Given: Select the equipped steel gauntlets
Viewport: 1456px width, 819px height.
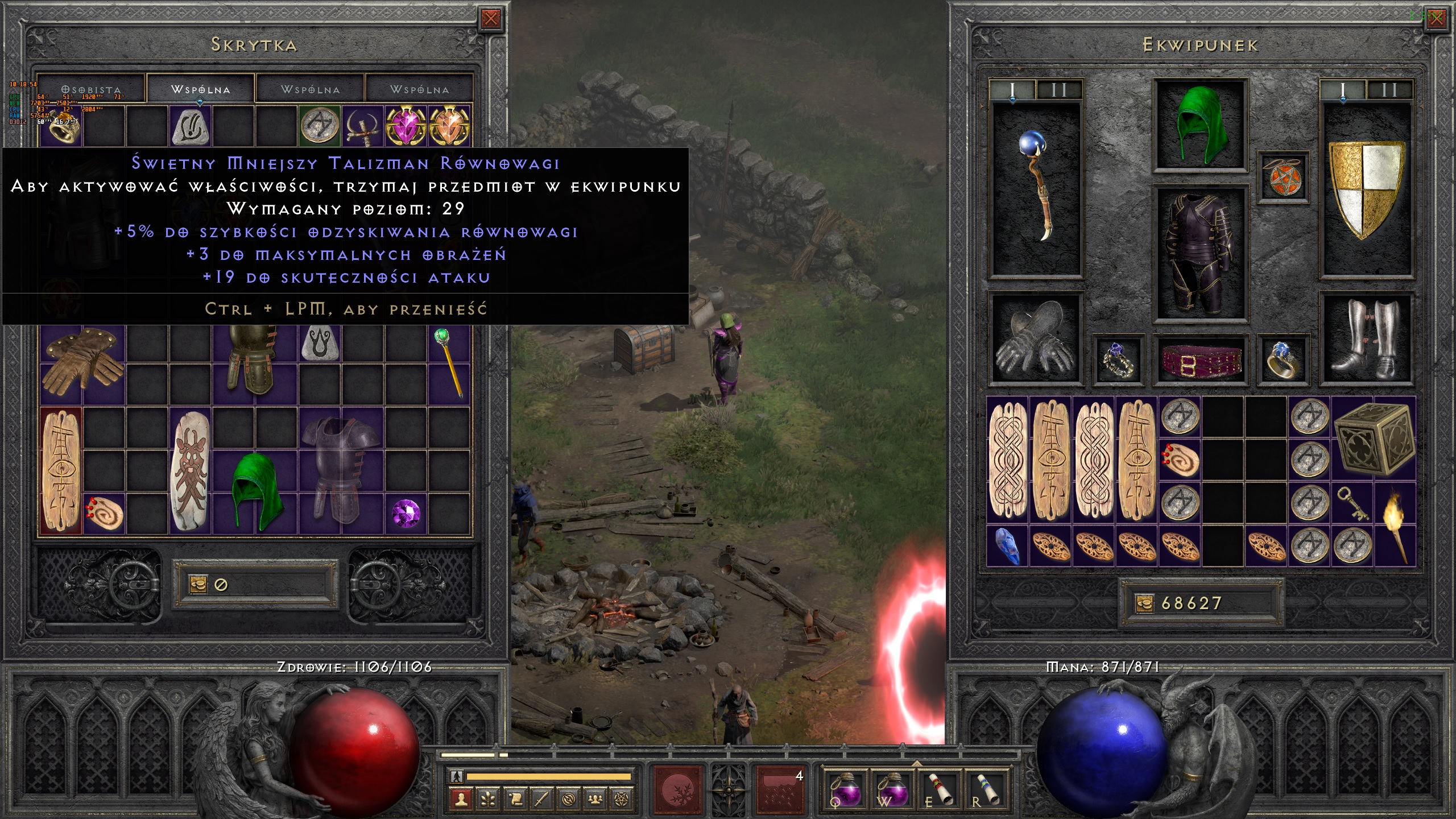Looking at the screenshot, I should click(1035, 339).
